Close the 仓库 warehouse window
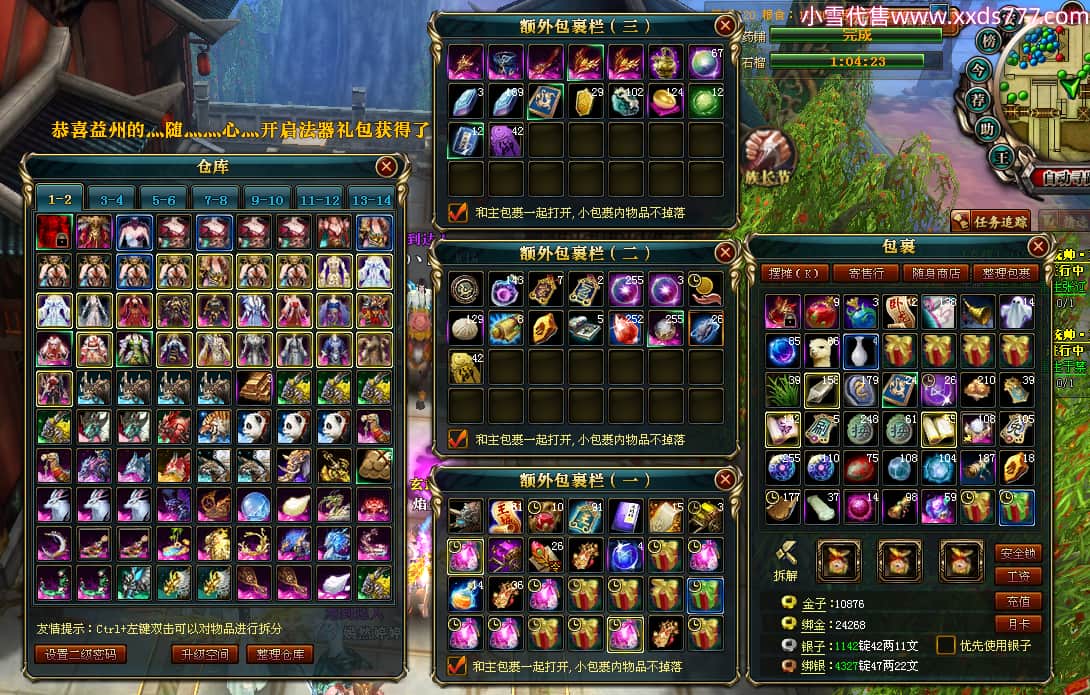 click(x=386, y=167)
